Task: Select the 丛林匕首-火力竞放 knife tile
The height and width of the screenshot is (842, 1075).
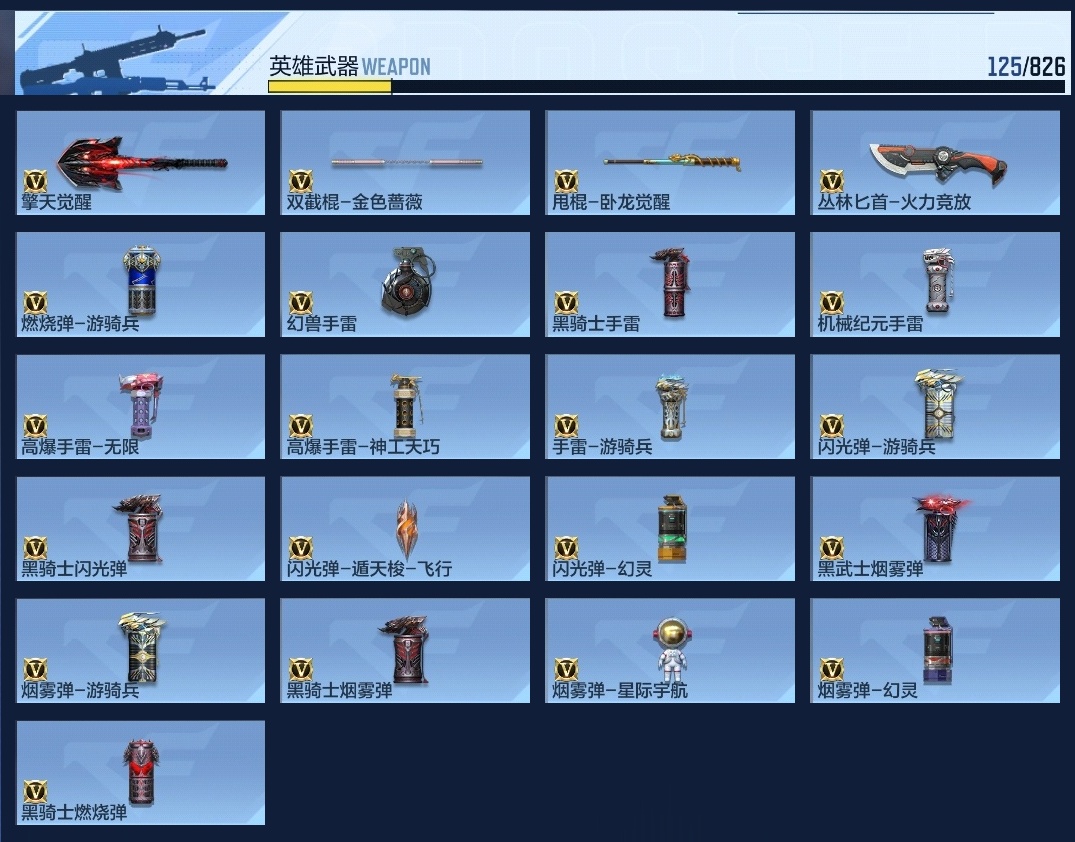Action: 935,162
